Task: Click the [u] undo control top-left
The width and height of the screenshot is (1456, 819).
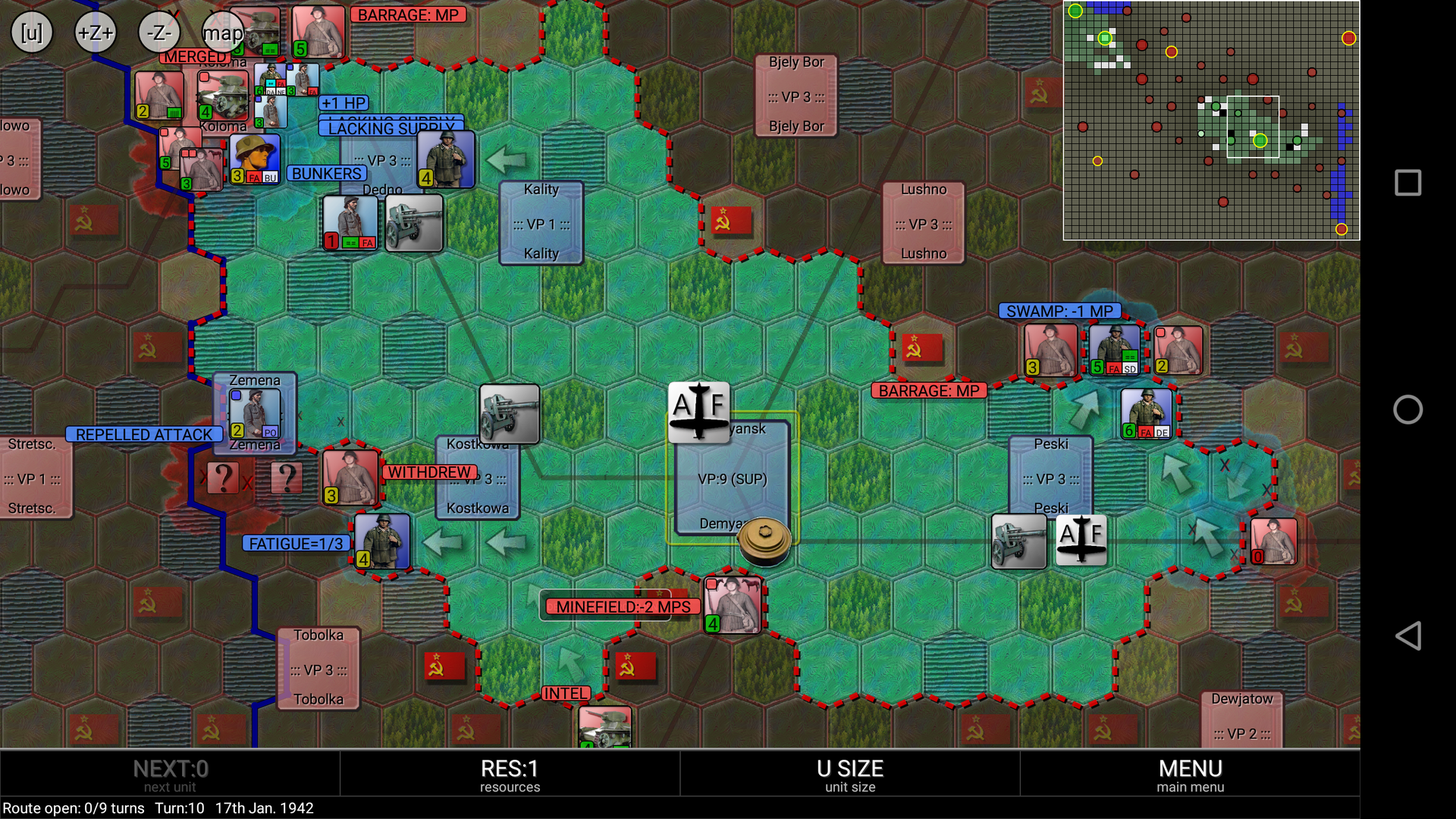Action: pyautogui.click(x=30, y=32)
